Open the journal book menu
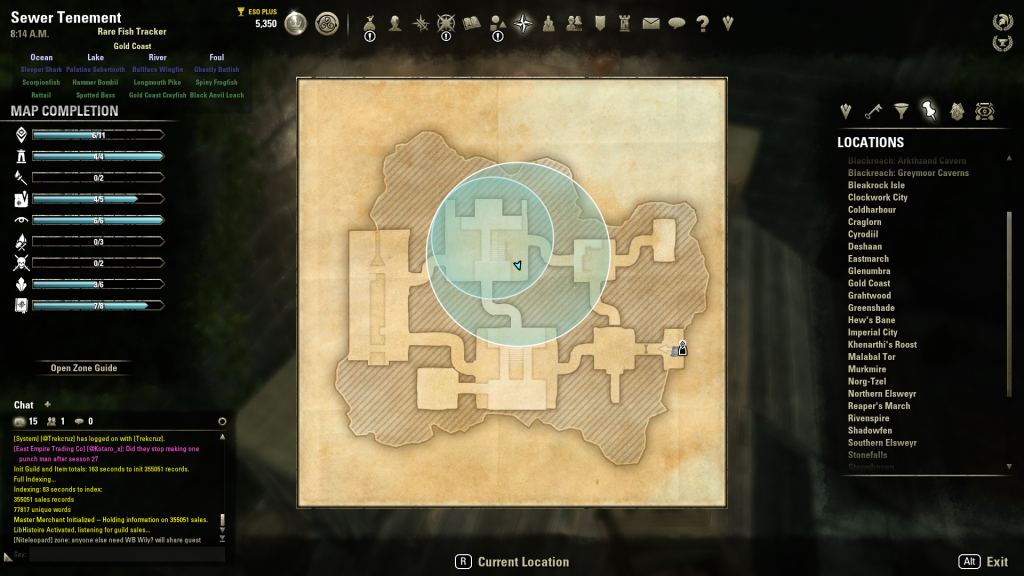Image resolution: width=1024 pixels, height=576 pixels. [x=472, y=23]
